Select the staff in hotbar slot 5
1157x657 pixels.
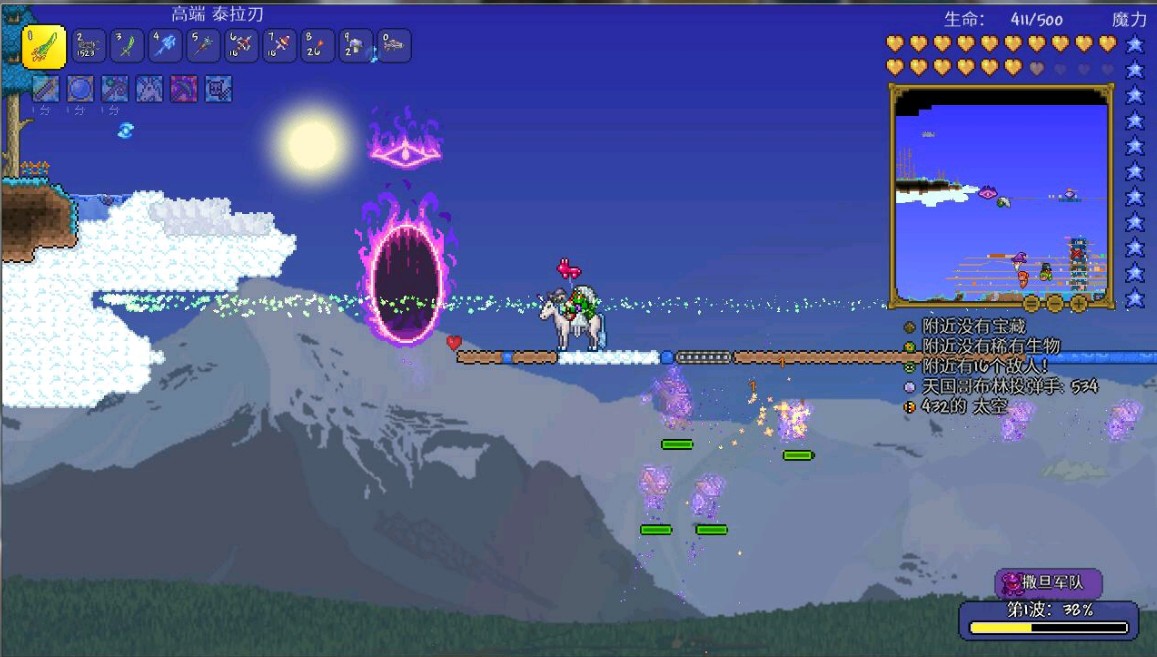(x=203, y=46)
